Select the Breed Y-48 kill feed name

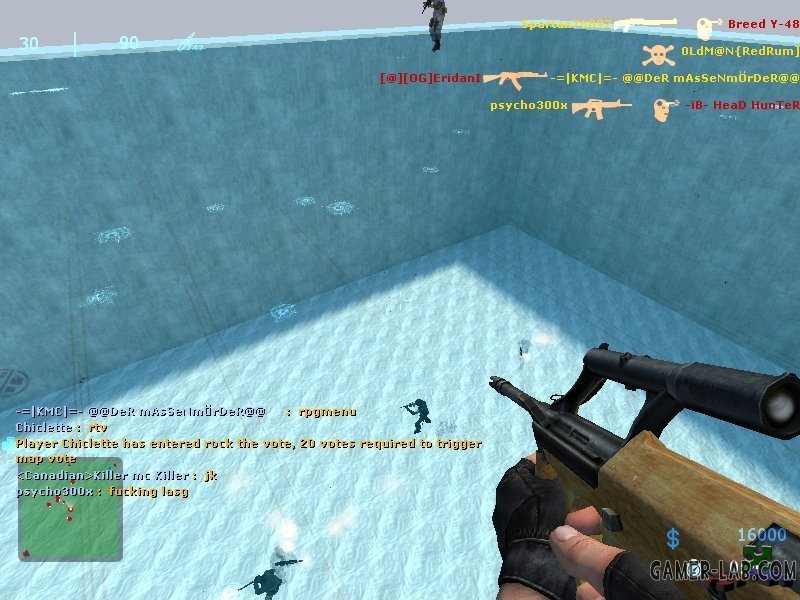click(763, 24)
